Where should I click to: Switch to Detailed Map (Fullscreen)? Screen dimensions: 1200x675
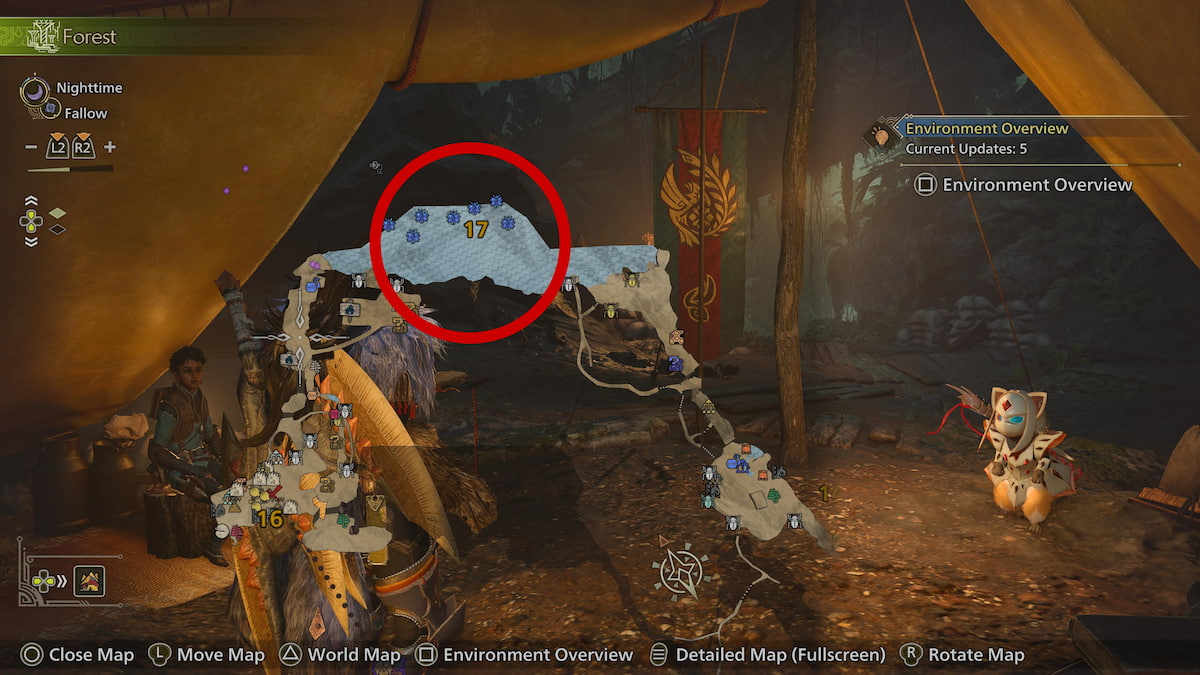click(x=768, y=655)
